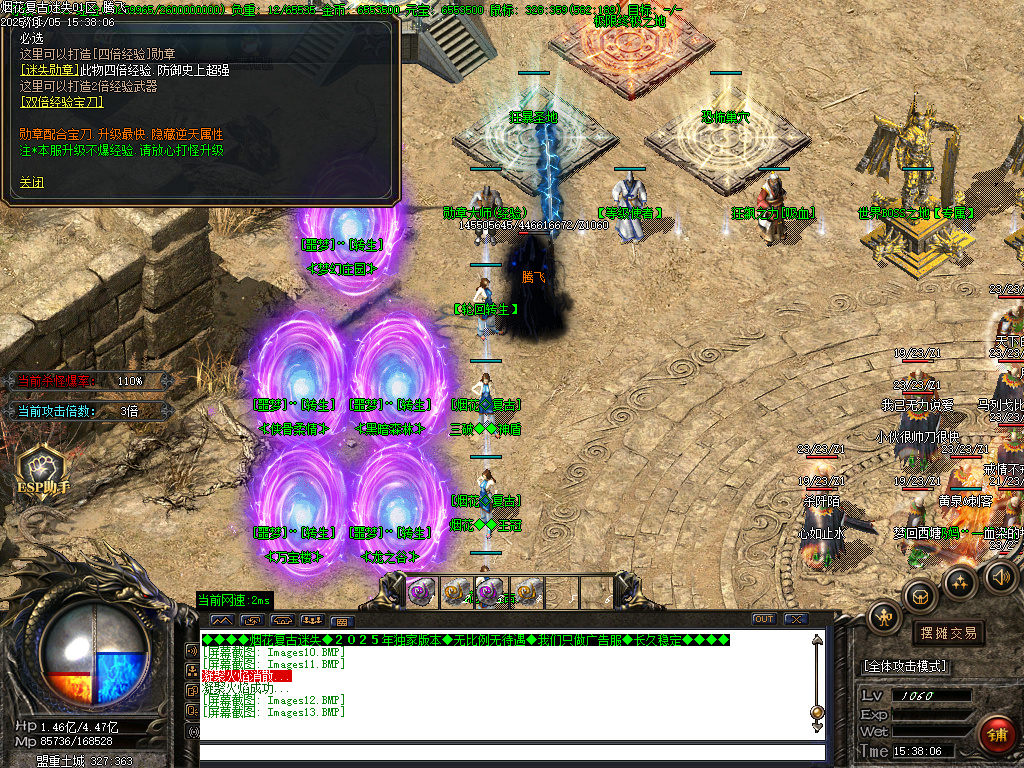Screen dimensions: 1024x768
Task: Click the keyboard chat toolbar button
Action: (x=342, y=621)
